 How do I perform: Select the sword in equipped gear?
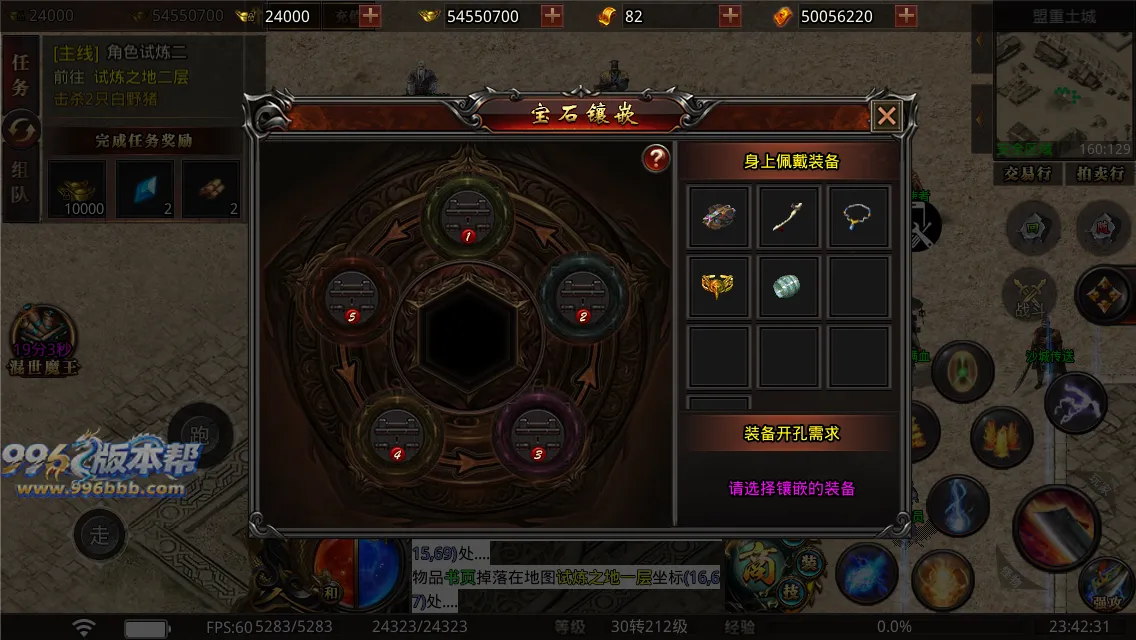(789, 217)
